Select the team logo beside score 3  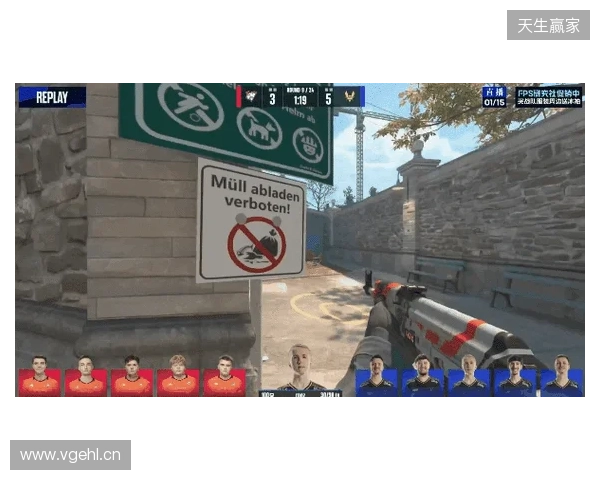(x=252, y=97)
